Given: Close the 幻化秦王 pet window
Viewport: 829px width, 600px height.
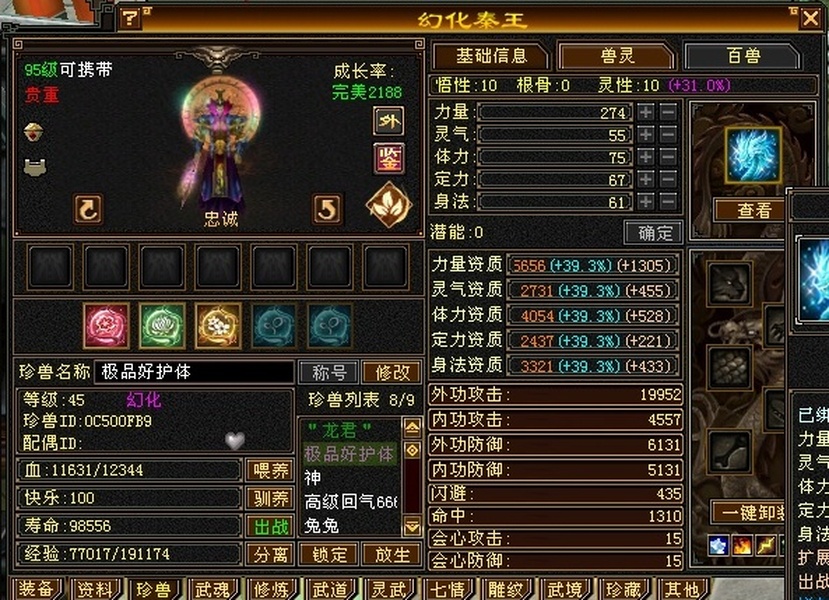Looking at the screenshot, I should point(810,17).
